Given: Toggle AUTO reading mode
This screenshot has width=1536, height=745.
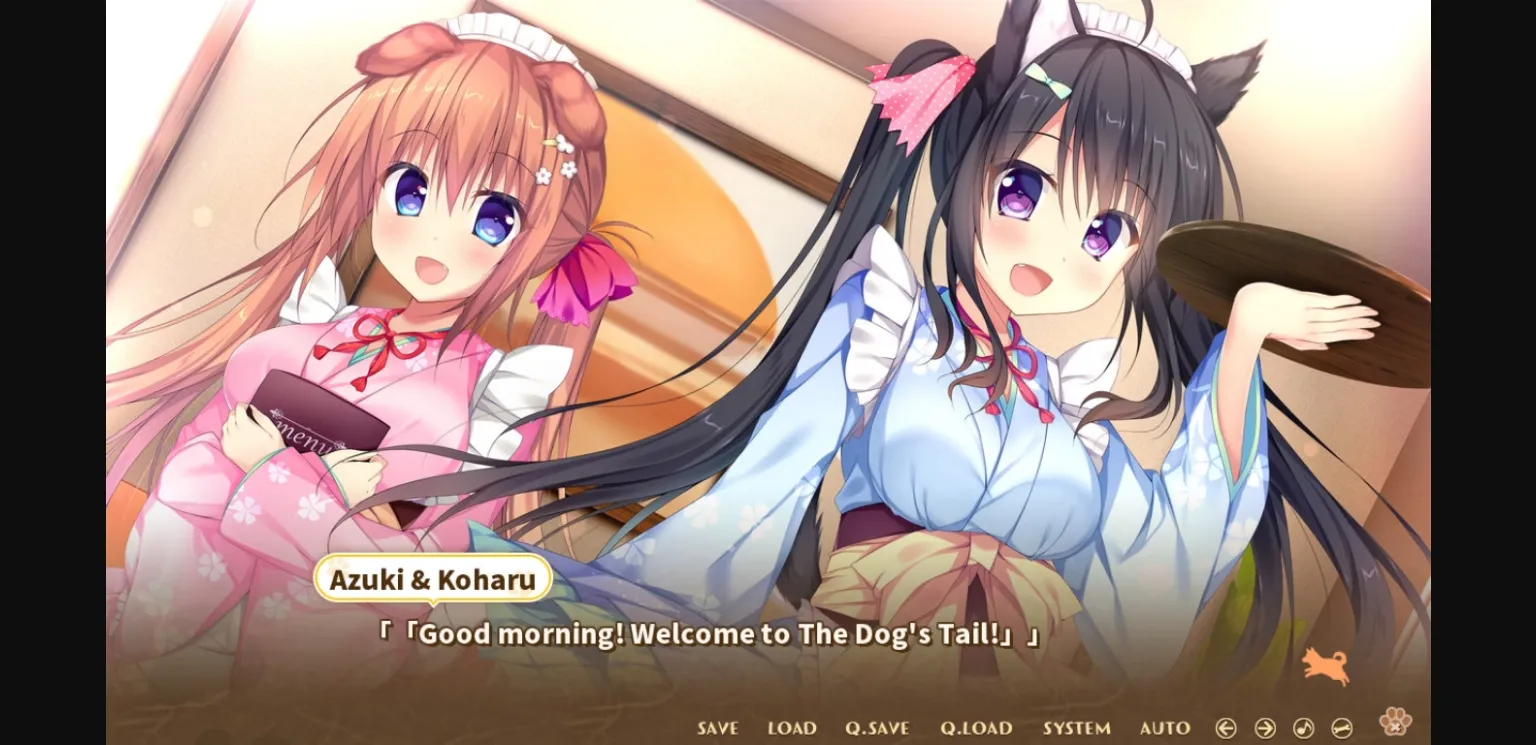Looking at the screenshot, I should coord(1162,728).
